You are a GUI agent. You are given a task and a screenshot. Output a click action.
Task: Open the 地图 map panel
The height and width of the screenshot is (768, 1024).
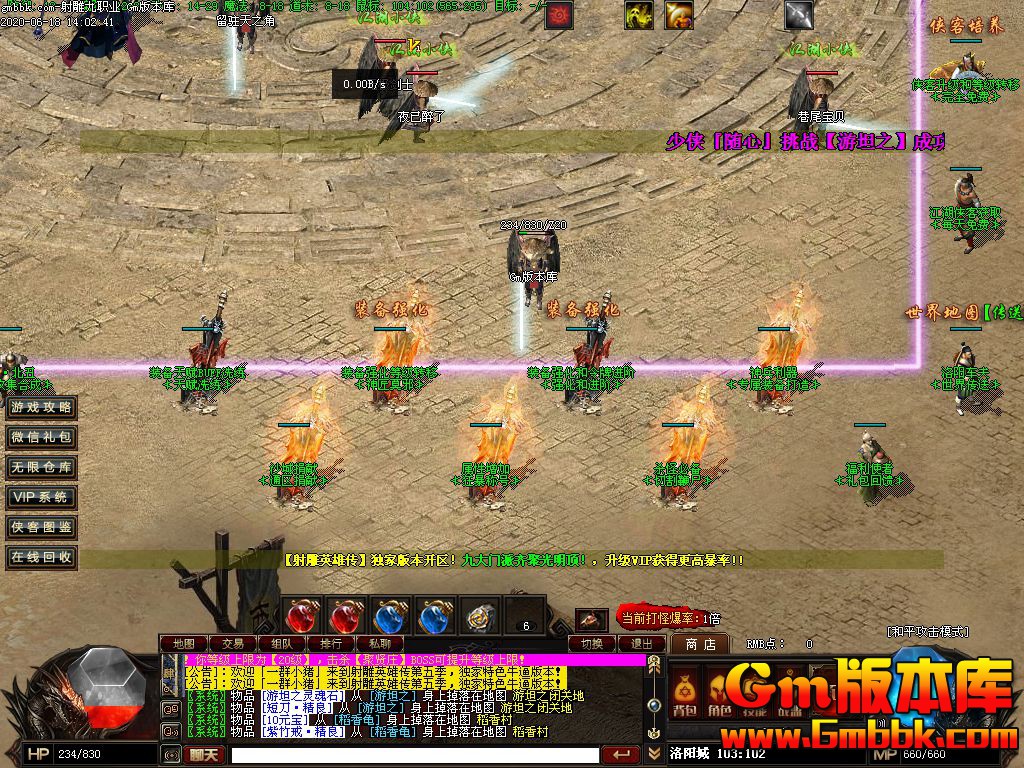click(184, 643)
